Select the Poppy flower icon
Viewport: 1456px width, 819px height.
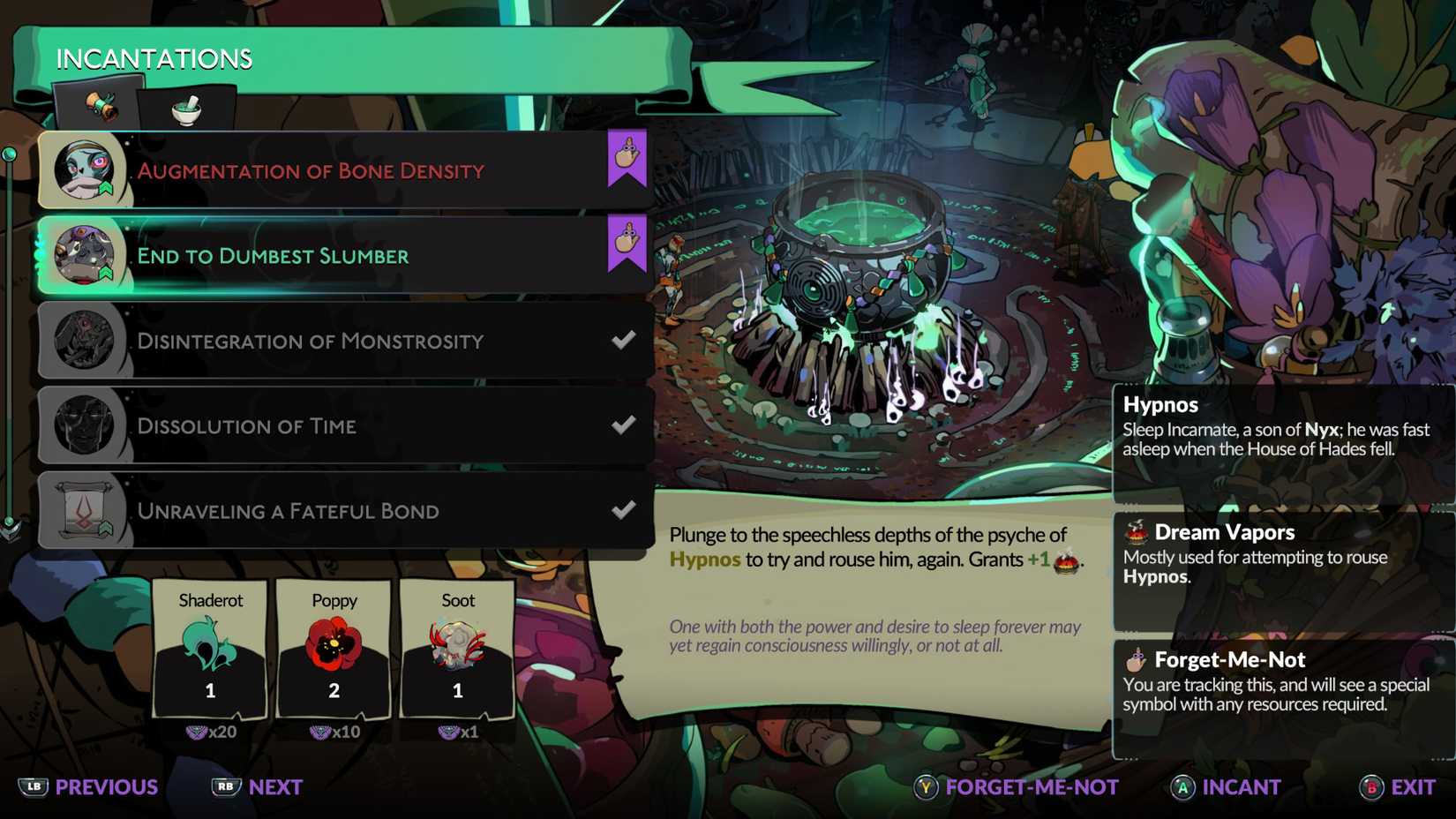(x=334, y=642)
